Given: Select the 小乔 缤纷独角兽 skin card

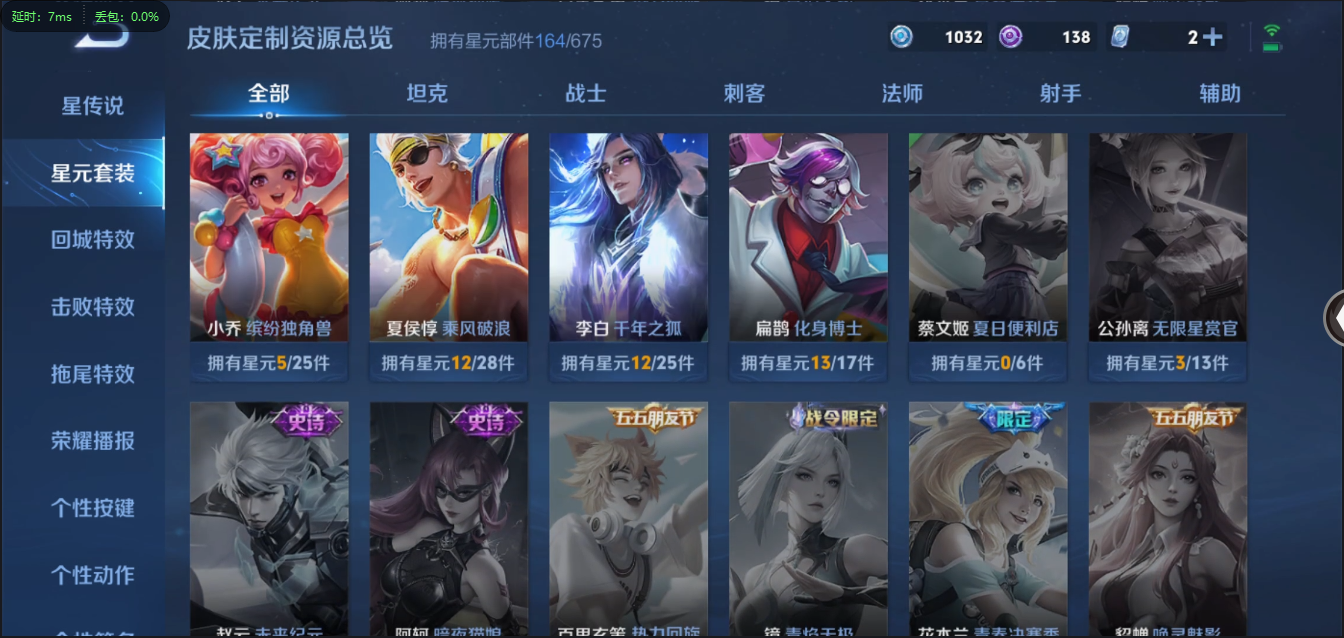Looking at the screenshot, I should tap(269, 238).
